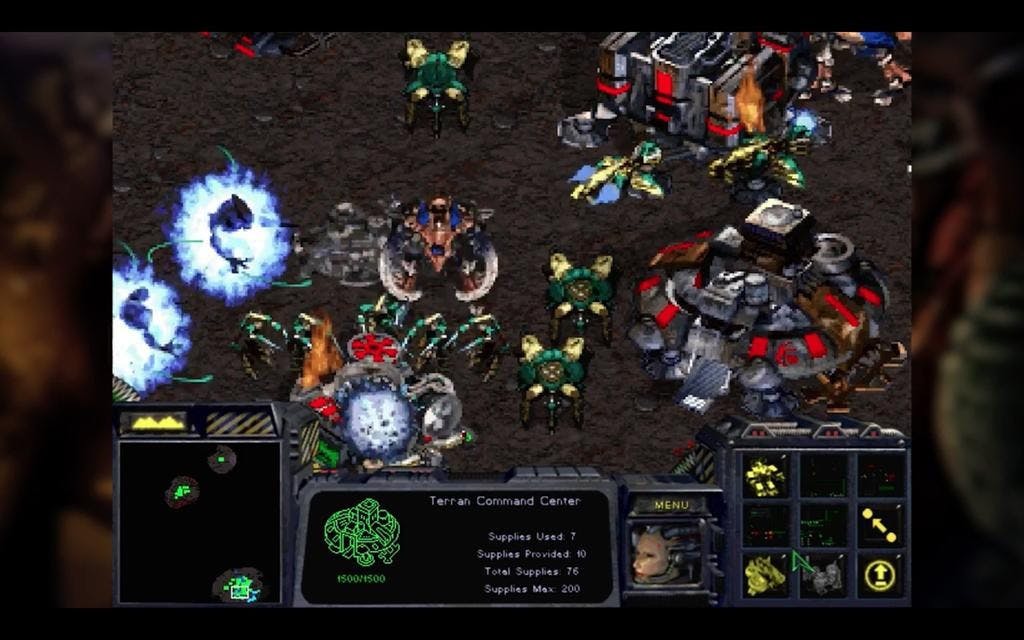Click the green Command Center wireframe
1024x640 pixels.
361,533
